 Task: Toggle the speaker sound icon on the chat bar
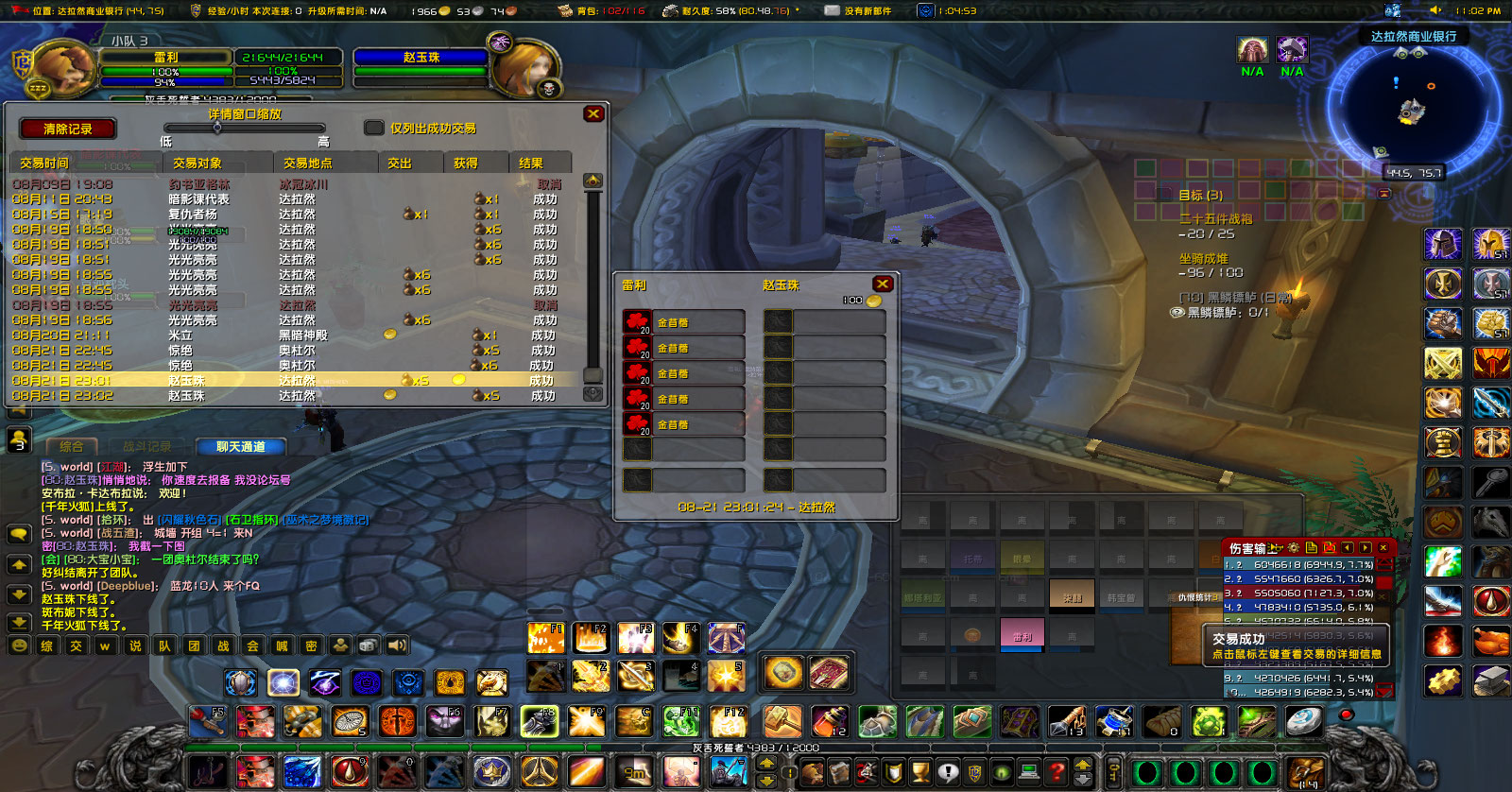tap(396, 646)
